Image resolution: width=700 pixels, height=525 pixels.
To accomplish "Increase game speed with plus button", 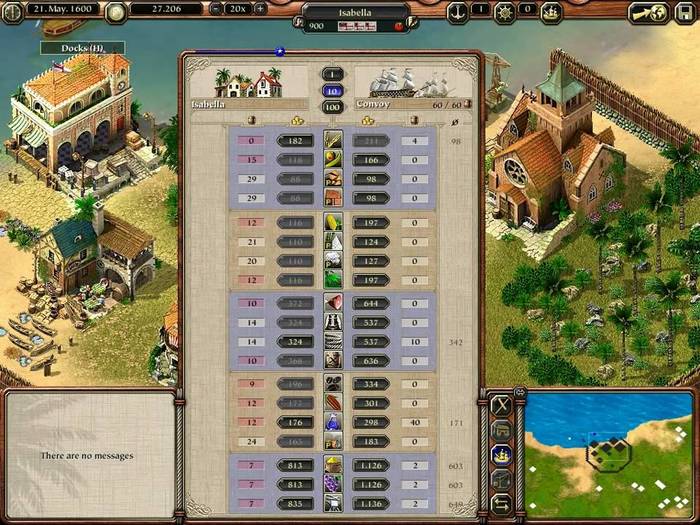I will coord(261,9).
